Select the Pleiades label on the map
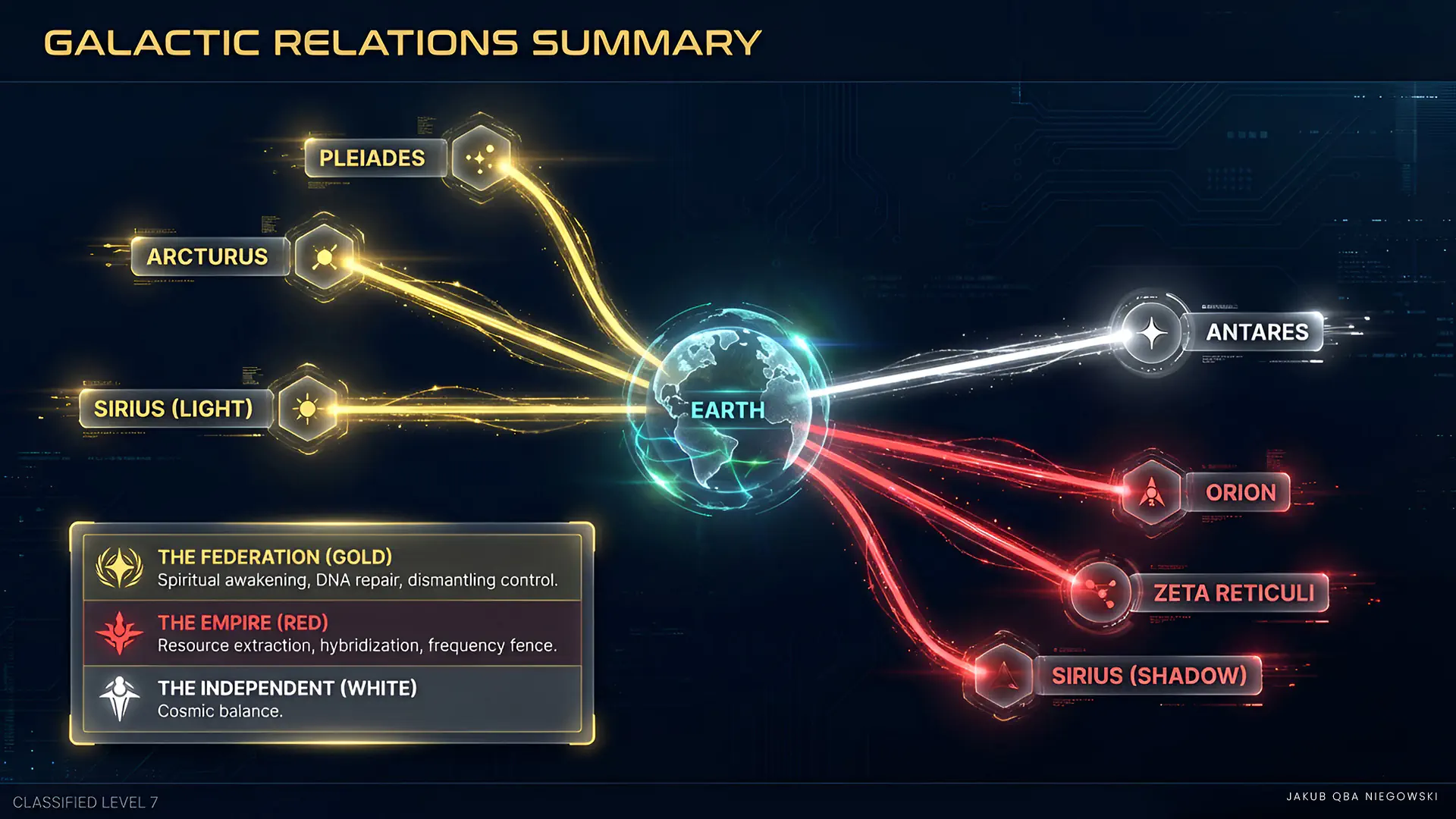The image size is (1456, 819). click(372, 158)
